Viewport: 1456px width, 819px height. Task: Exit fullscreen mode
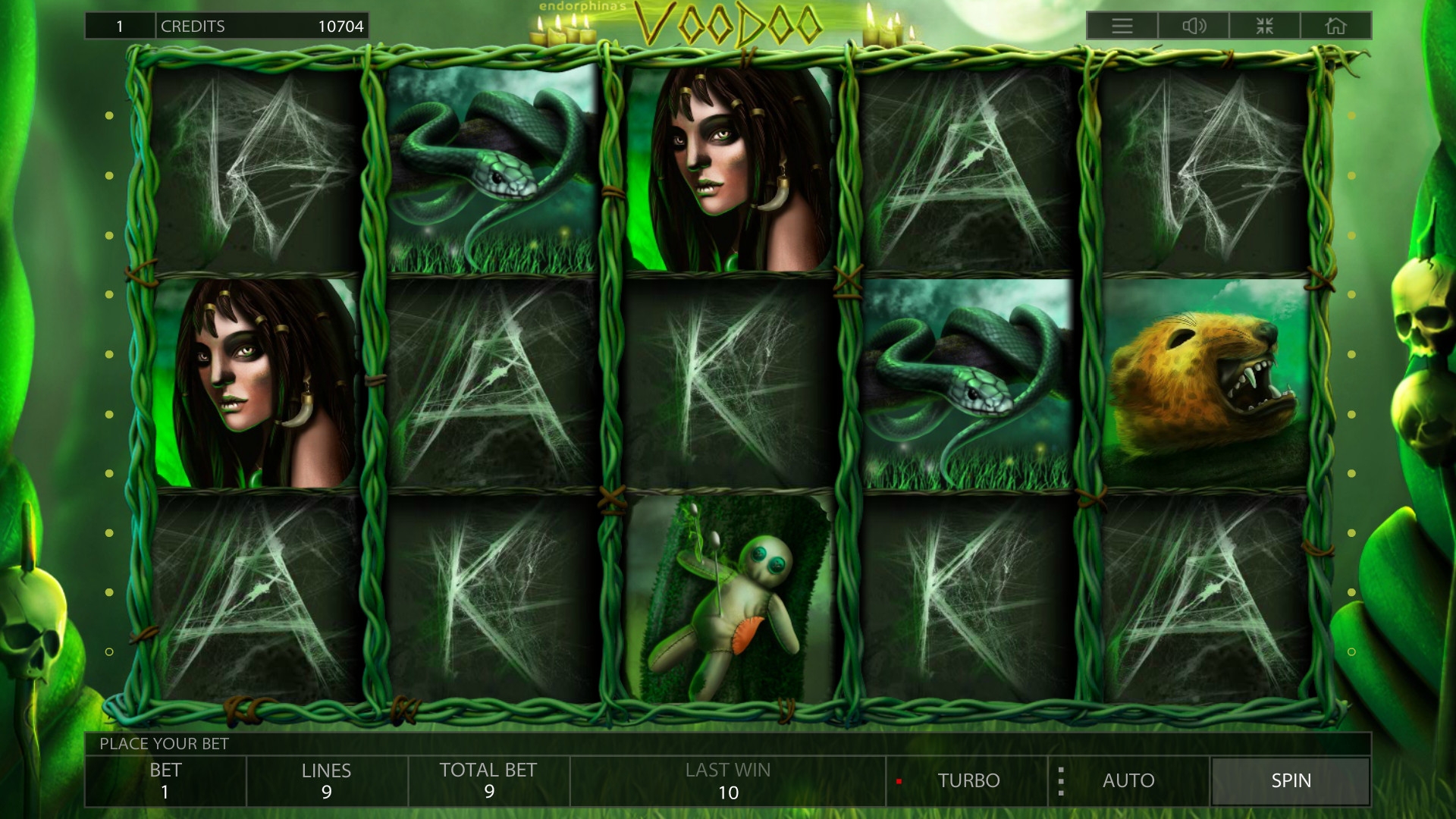(x=1265, y=27)
